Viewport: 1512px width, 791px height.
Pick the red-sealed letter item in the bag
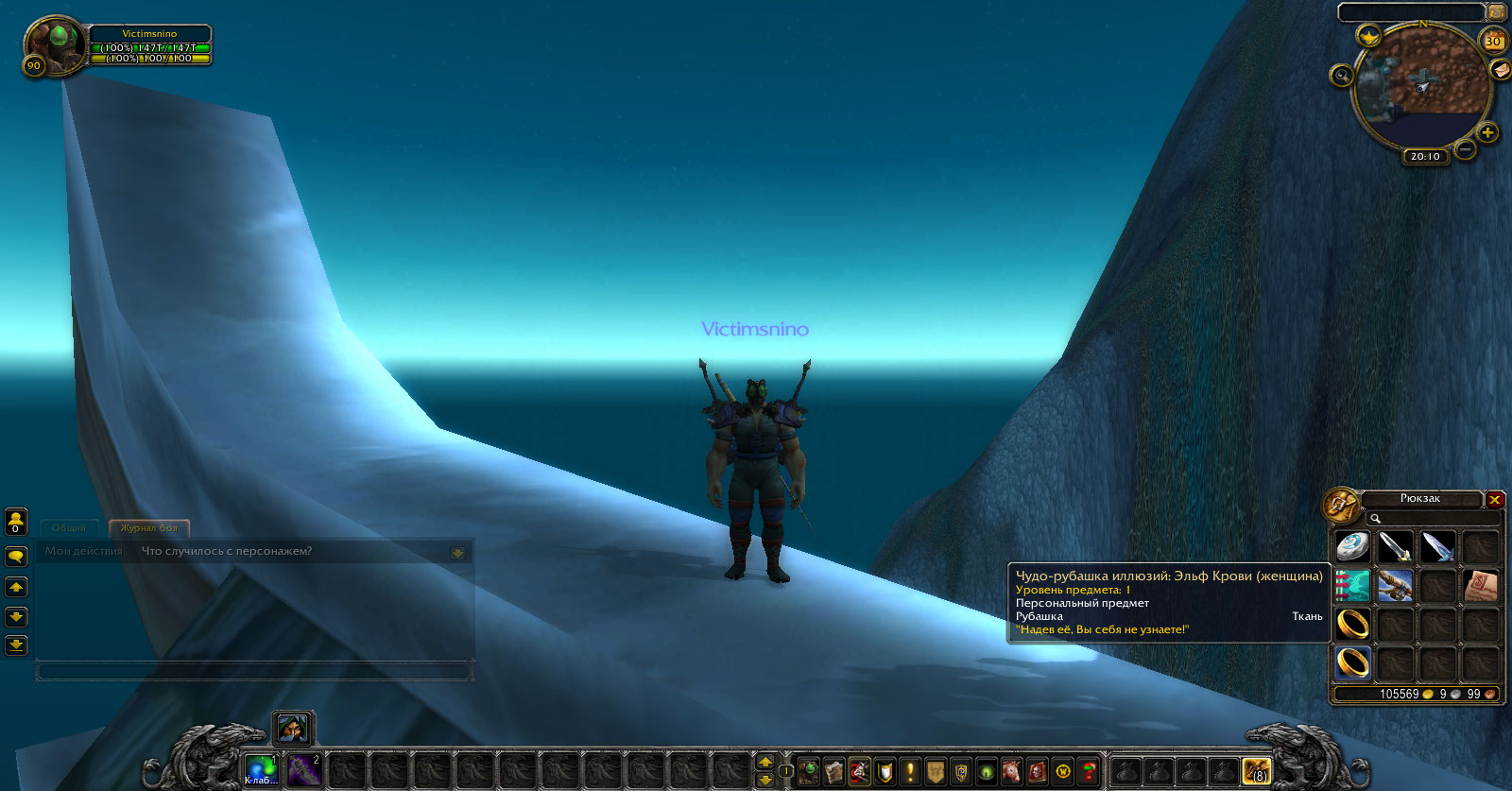(x=1480, y=586)
